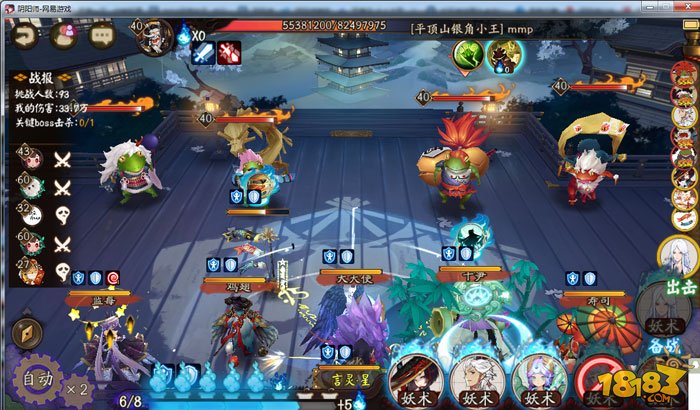The image size is (700, 410).
Task: Open the friends/team button
Action: pos(63,35)
